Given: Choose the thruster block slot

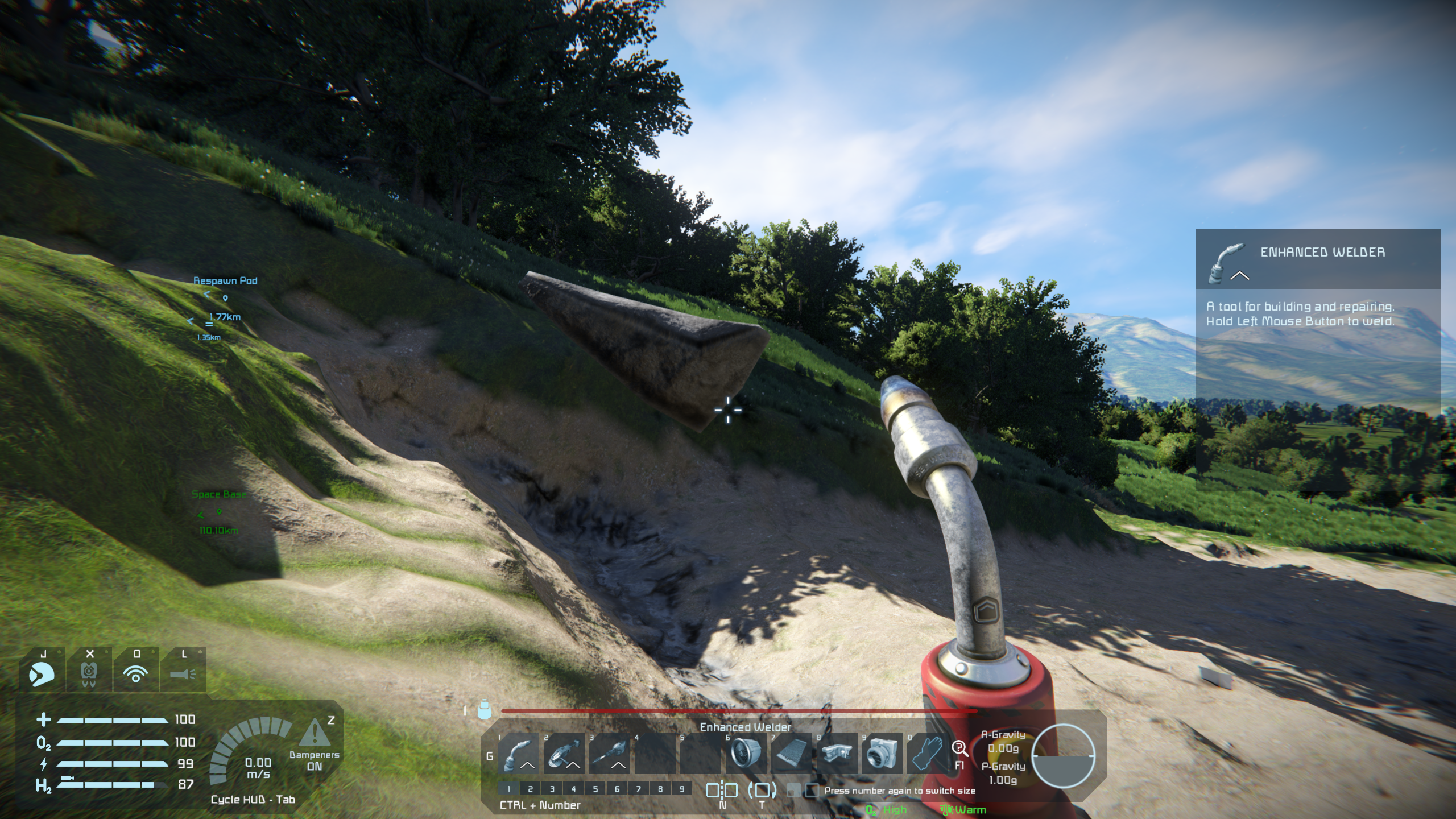Looking at the screenshot, I should coord(746,753).
